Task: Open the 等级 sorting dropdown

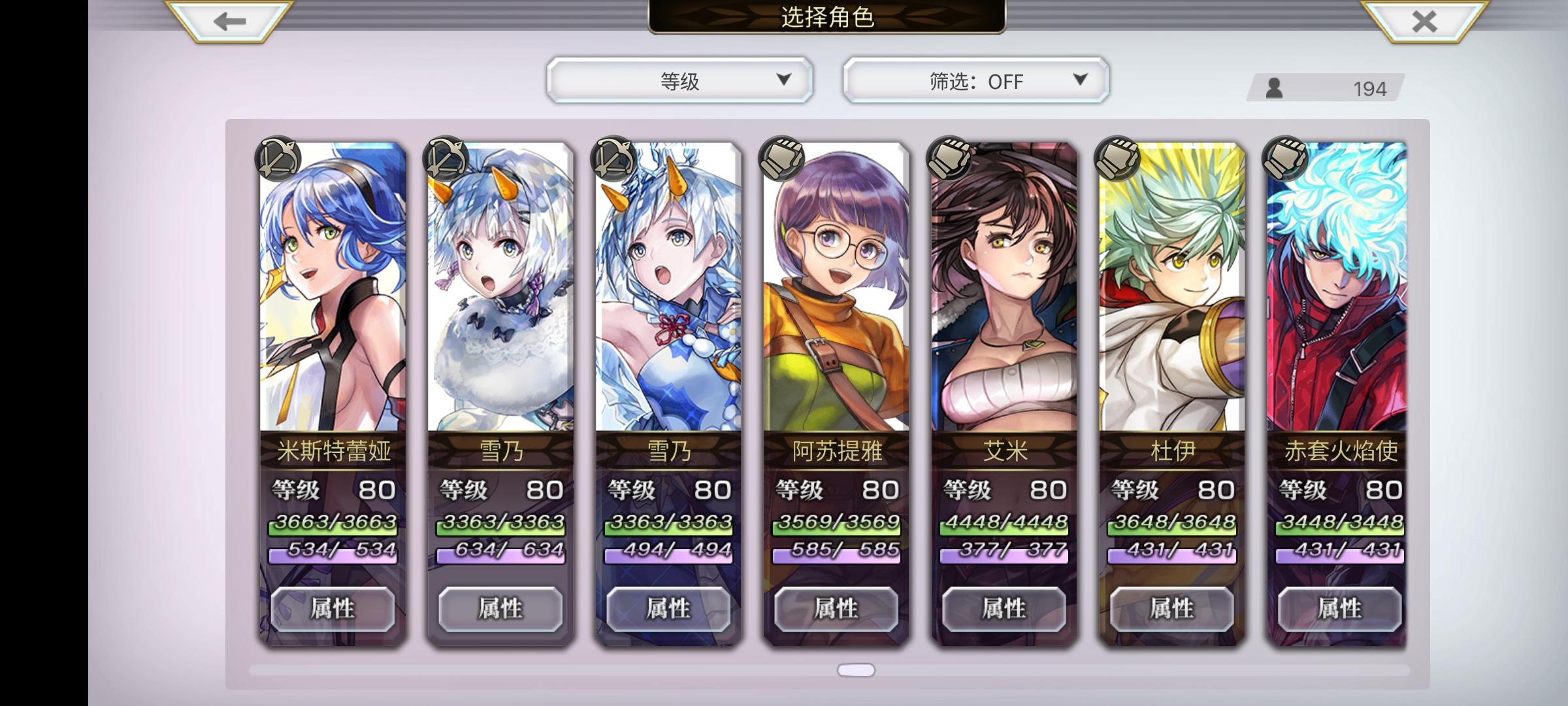Action: coord(679,81)
